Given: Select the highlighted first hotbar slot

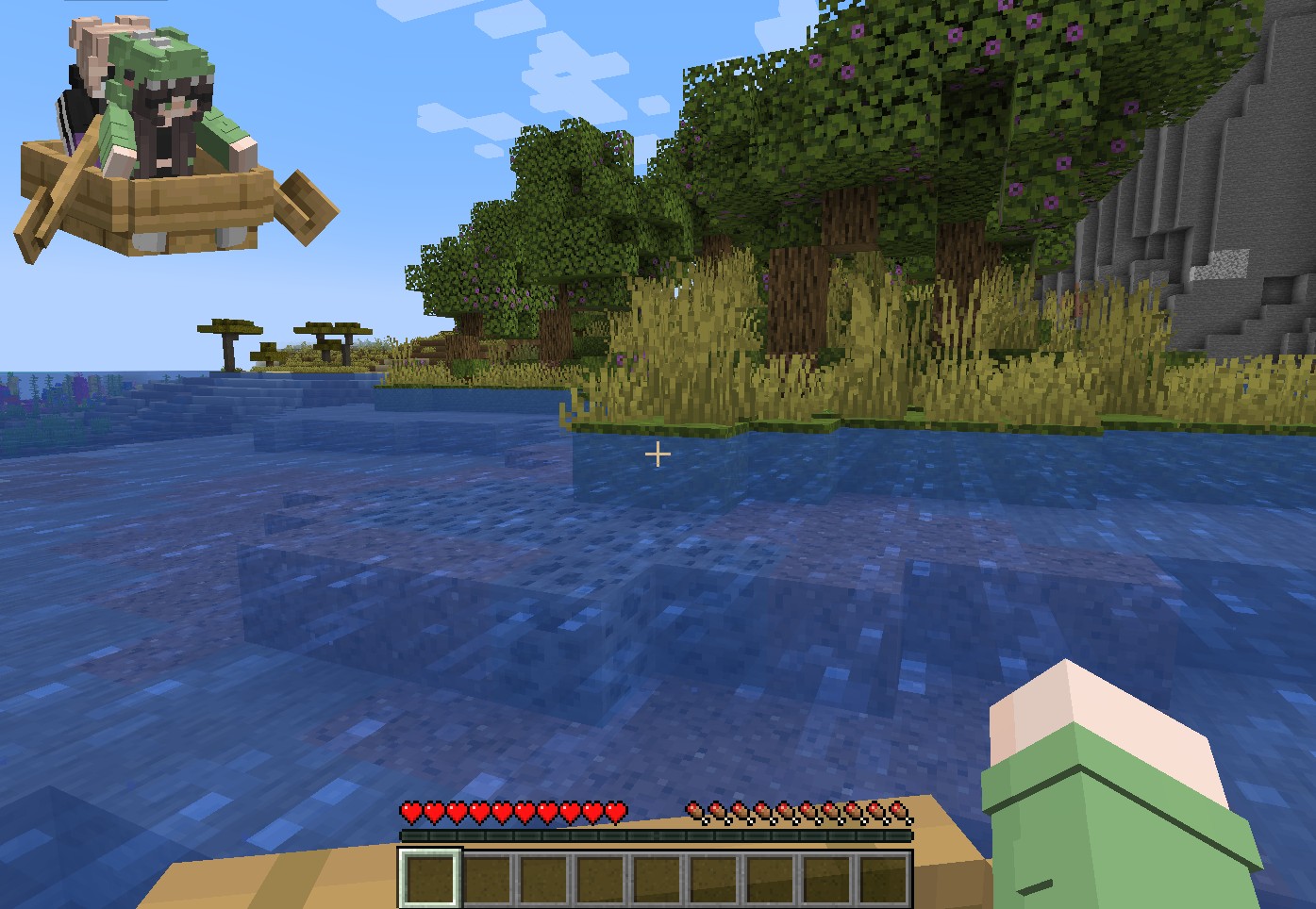Looking at the screenshot, I should click(430, 878).
